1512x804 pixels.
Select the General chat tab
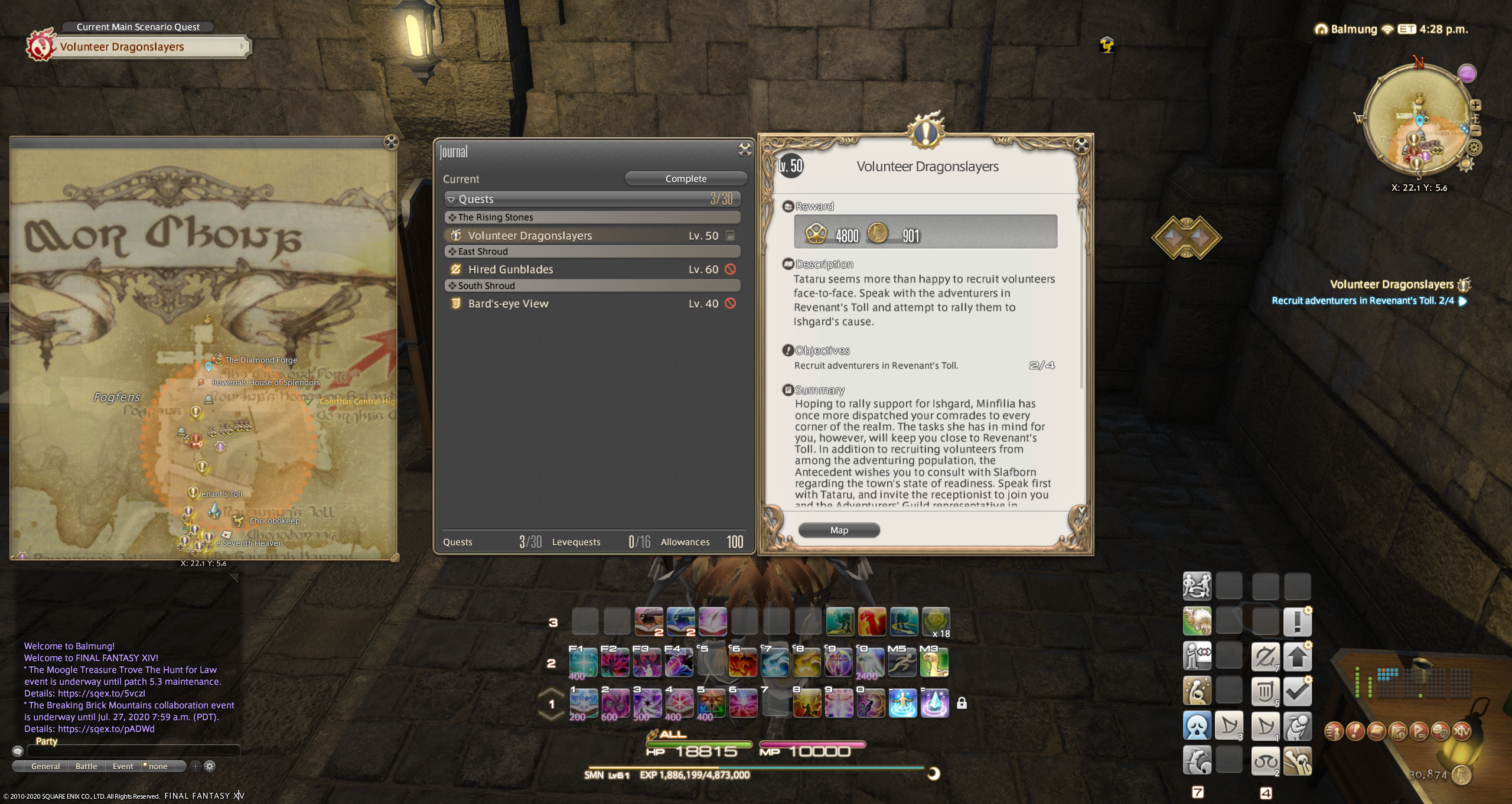coord(45,766)
